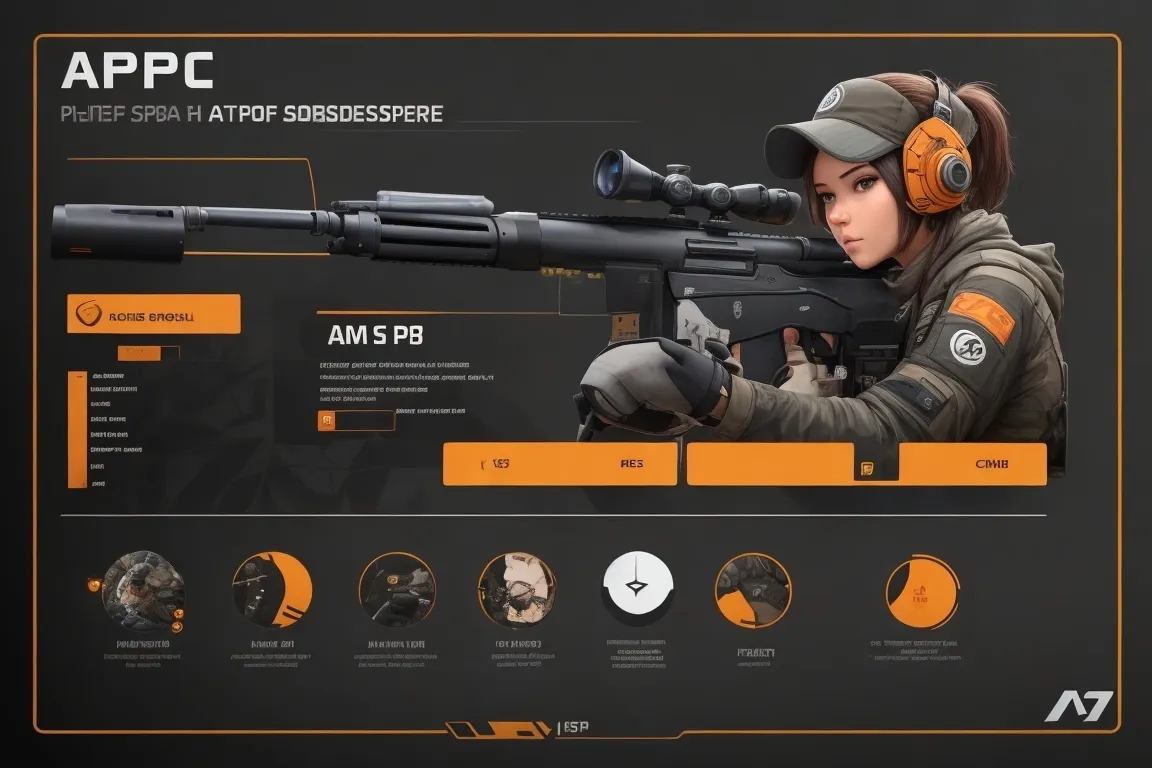Image resolution: width=1152 pixels, height=768 pixels.
Task: Click the small orange icon box under AM S PB
Action: pyautogui.click(x=325, y=421)
